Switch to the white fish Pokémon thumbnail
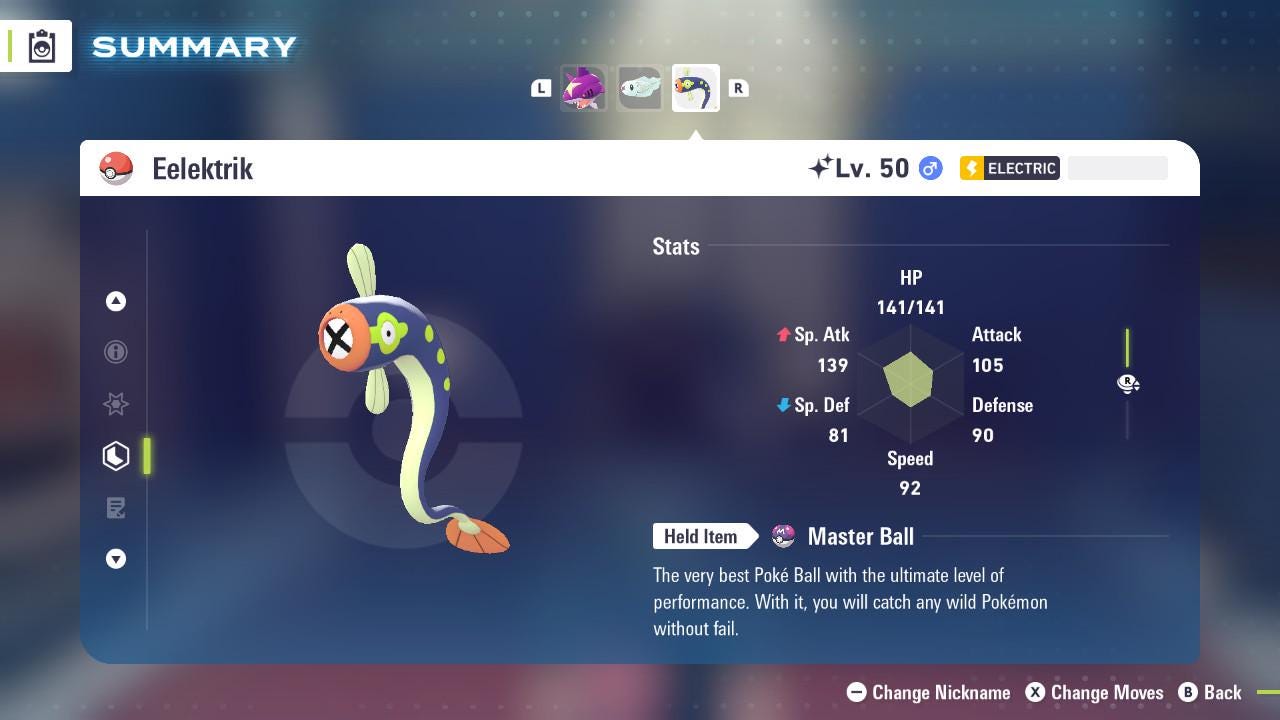Viewport: 1280px width, 720px height. tap(640, 88)
